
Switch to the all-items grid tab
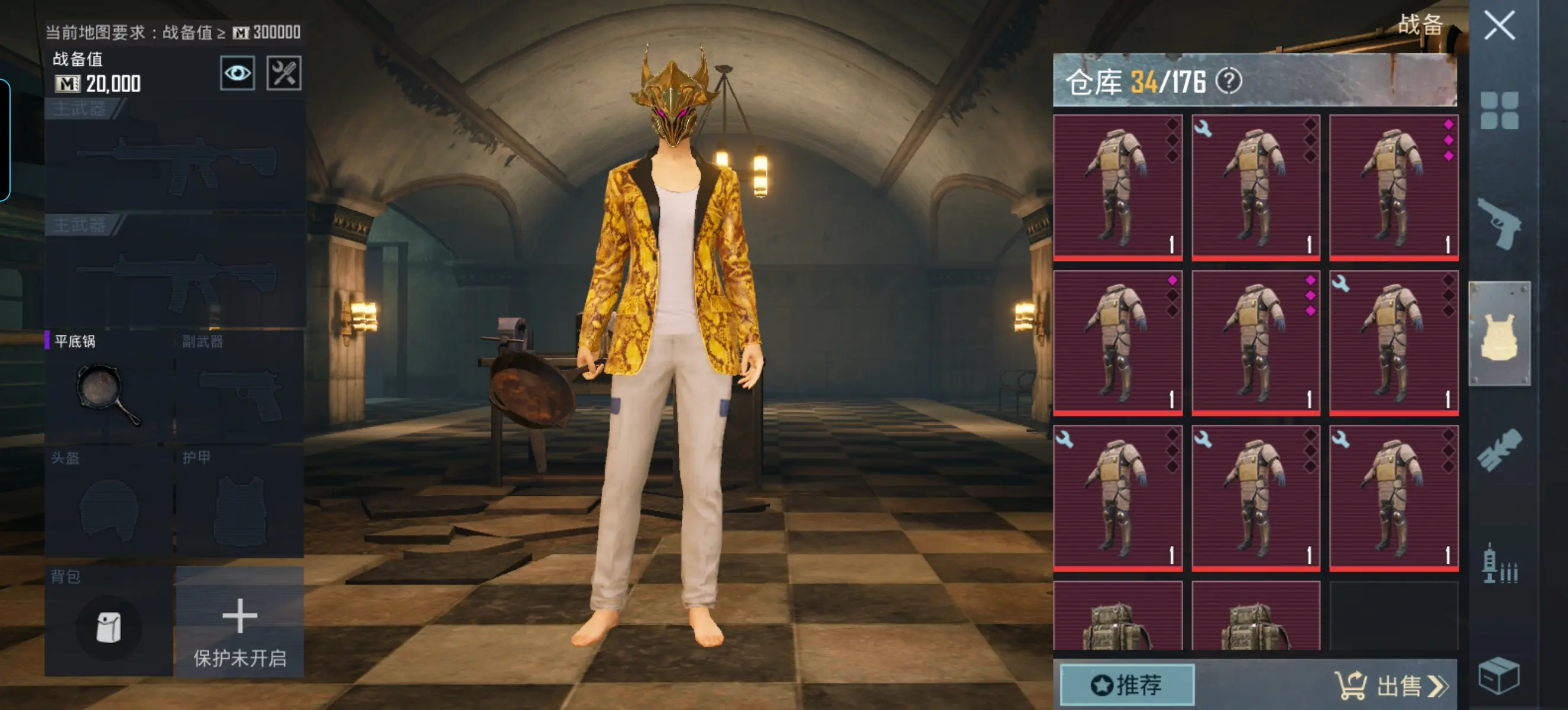click(1499, 111)
